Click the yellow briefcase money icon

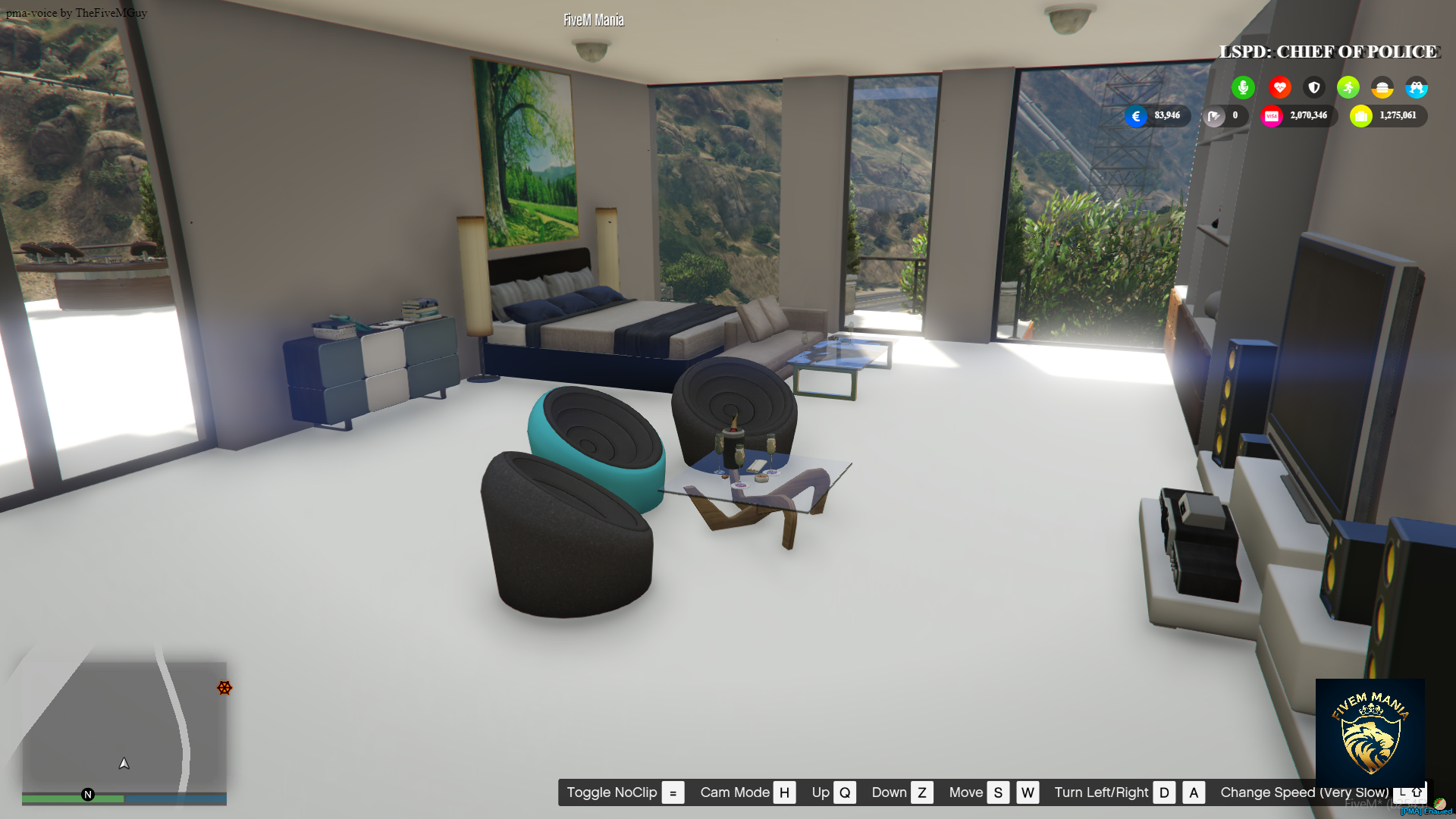(x=1361, y=115)
